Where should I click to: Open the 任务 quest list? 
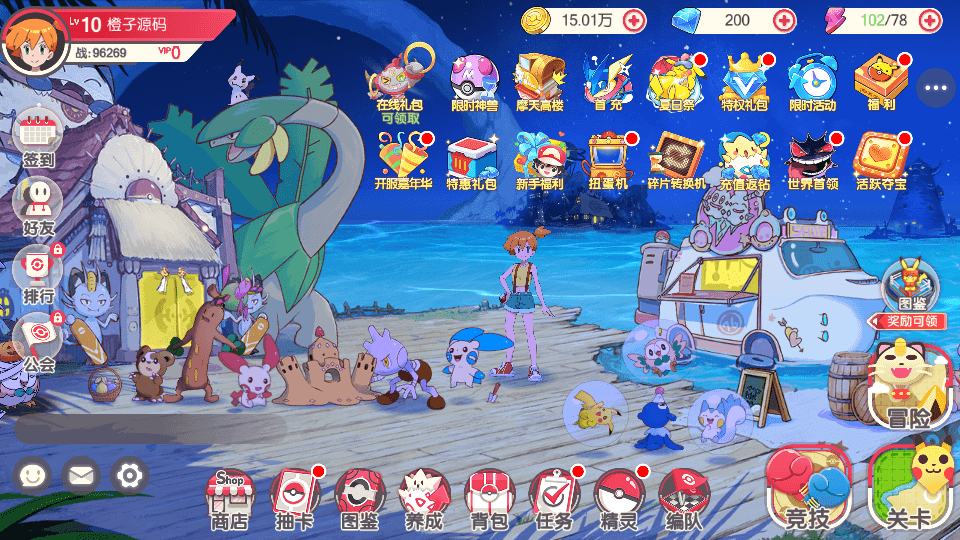pyautogui.click(x=553, y=497)
